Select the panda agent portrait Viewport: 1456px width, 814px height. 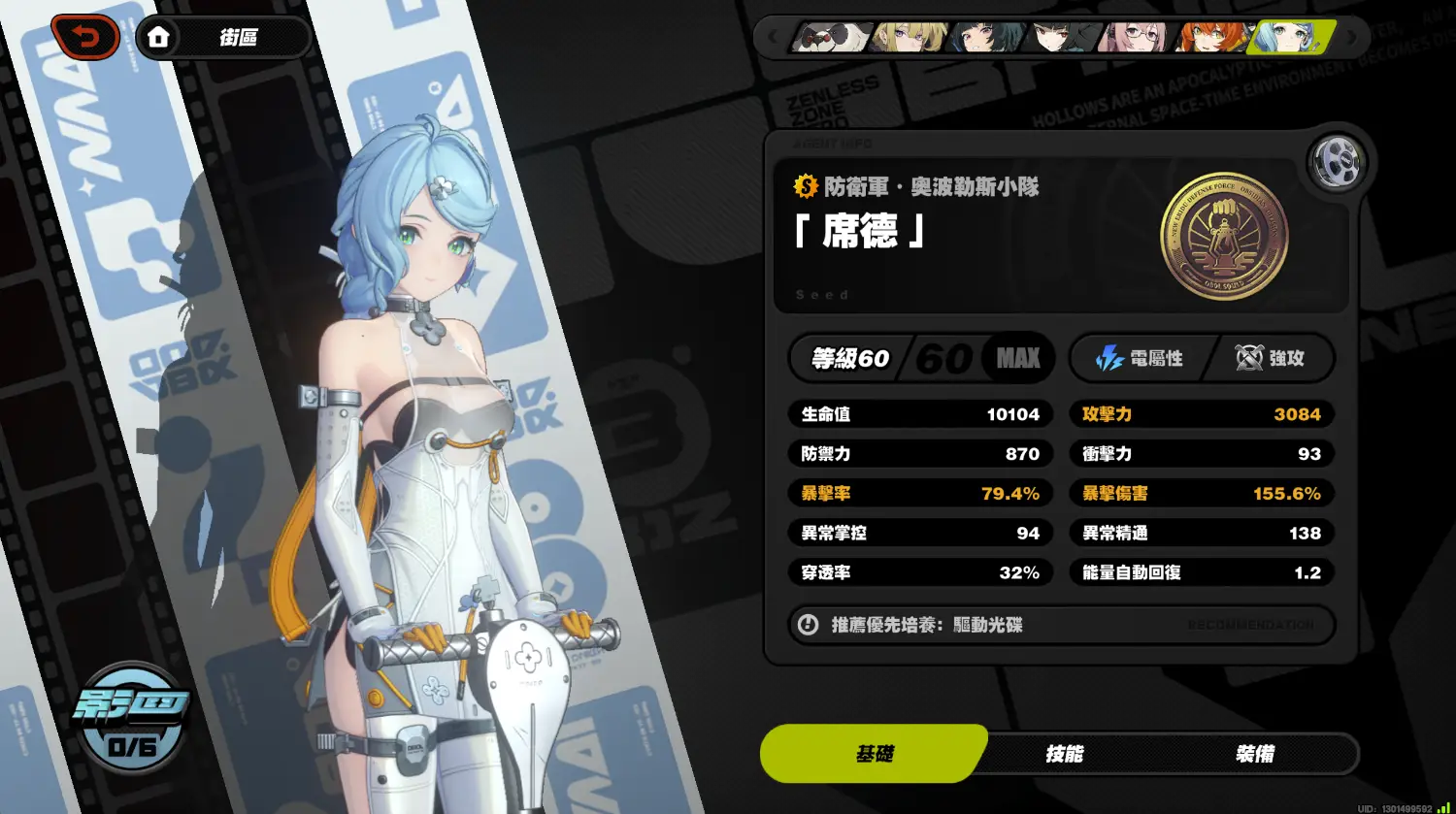pyautogui.click(x=830, y=38)
